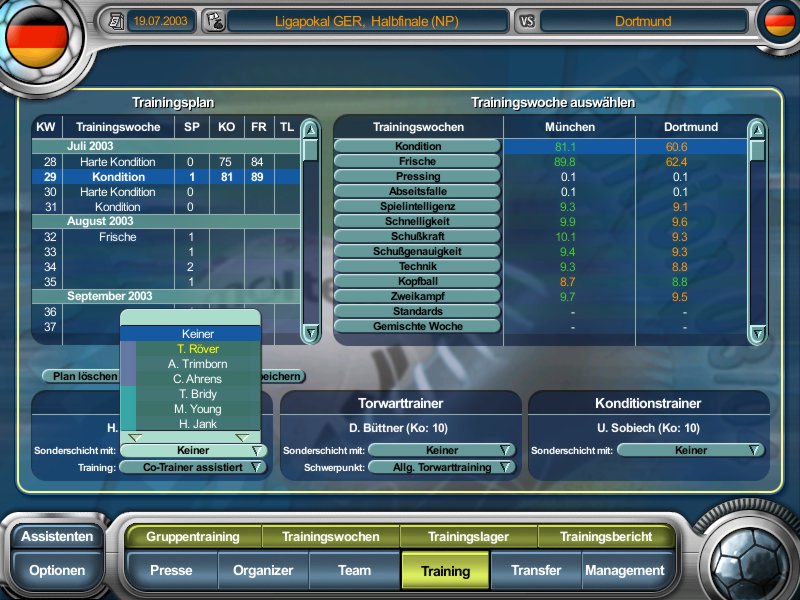Pick M. Young from the open list
The width and height of the screenshot is (800, 600).
[197, 409]
